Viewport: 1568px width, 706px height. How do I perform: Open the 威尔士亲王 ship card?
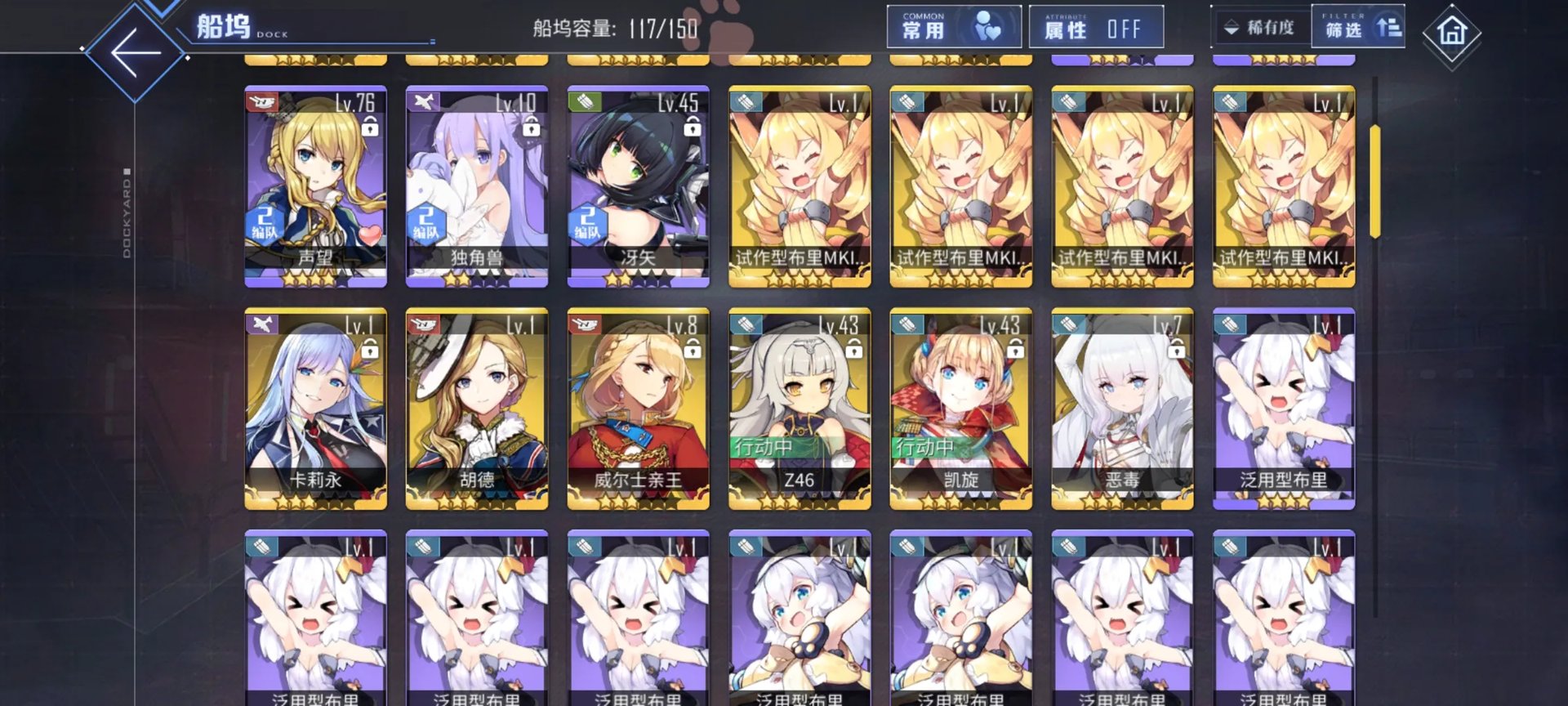638,409
